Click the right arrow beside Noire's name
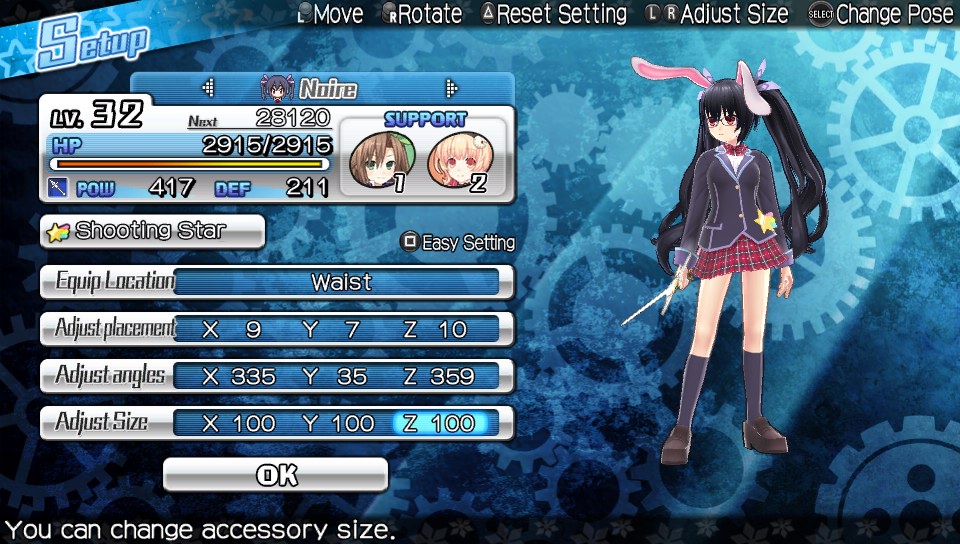 451,88
